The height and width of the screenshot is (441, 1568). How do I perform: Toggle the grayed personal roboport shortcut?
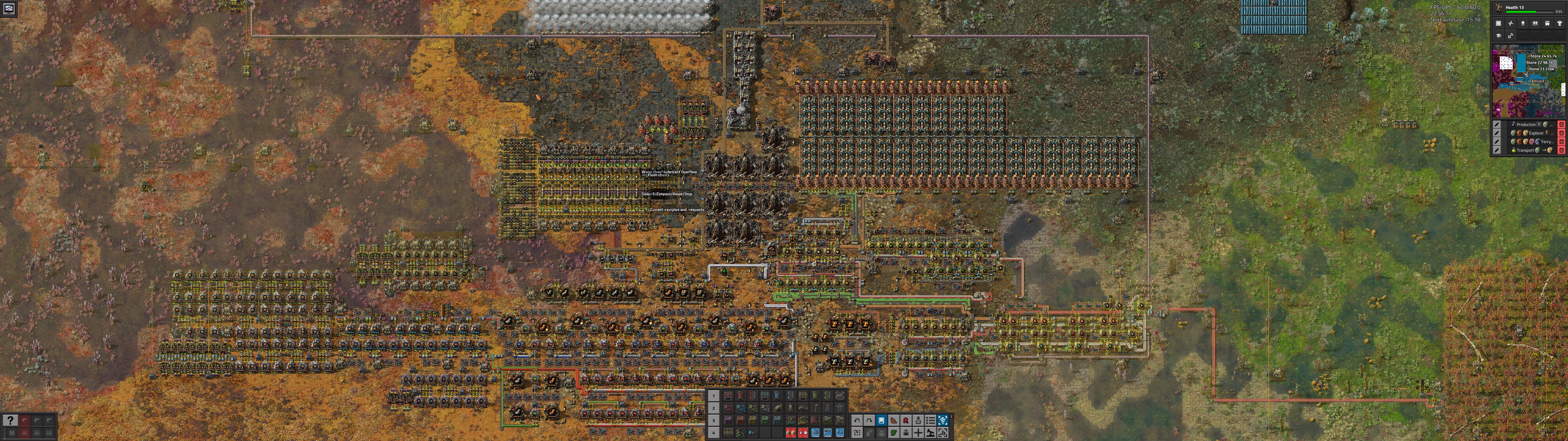tap(882, 434)
